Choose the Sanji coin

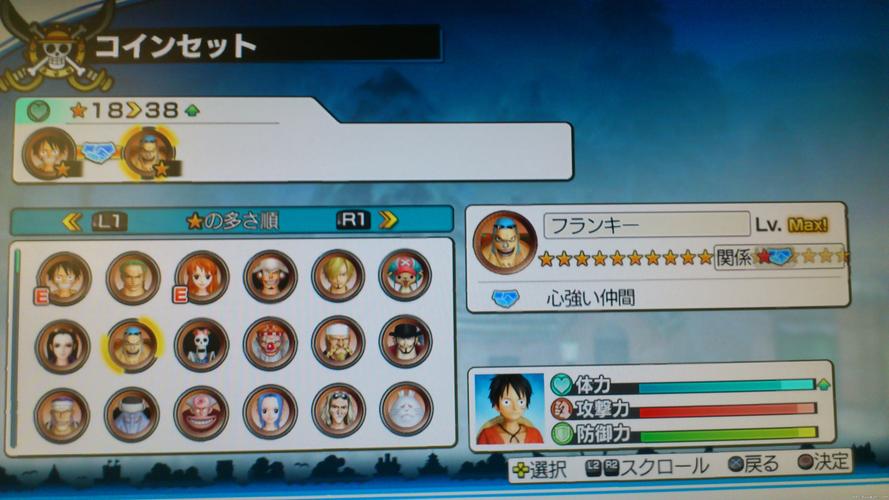(338, 276)
